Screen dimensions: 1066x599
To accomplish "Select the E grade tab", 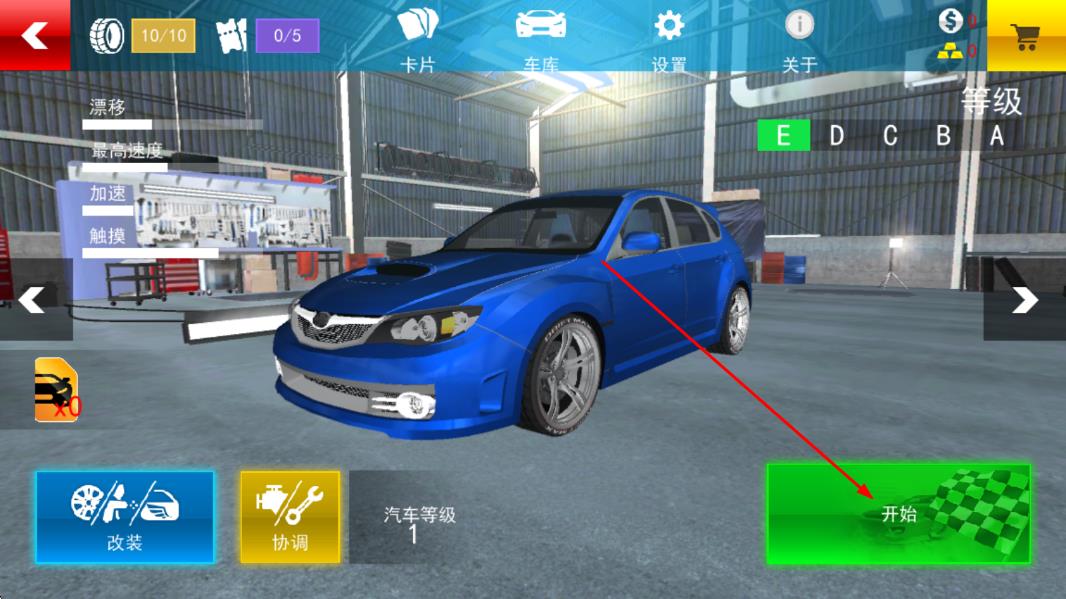I will point(783,135).
